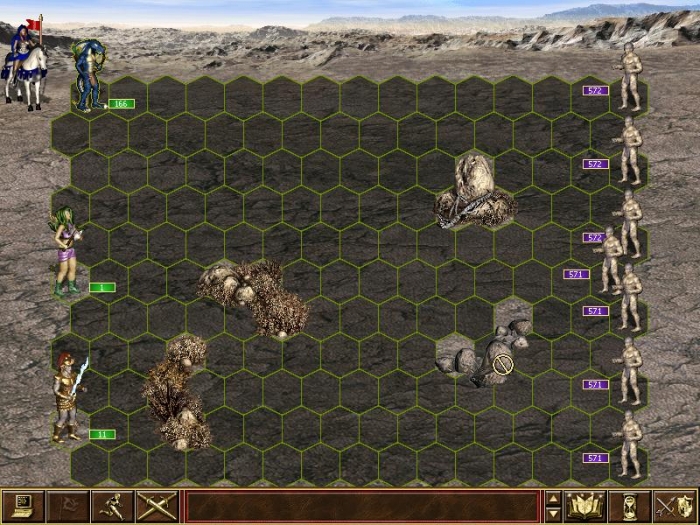Toggle auto-combat with the crossed swords button
Screen dimensions: 700x525
[156, 506]
